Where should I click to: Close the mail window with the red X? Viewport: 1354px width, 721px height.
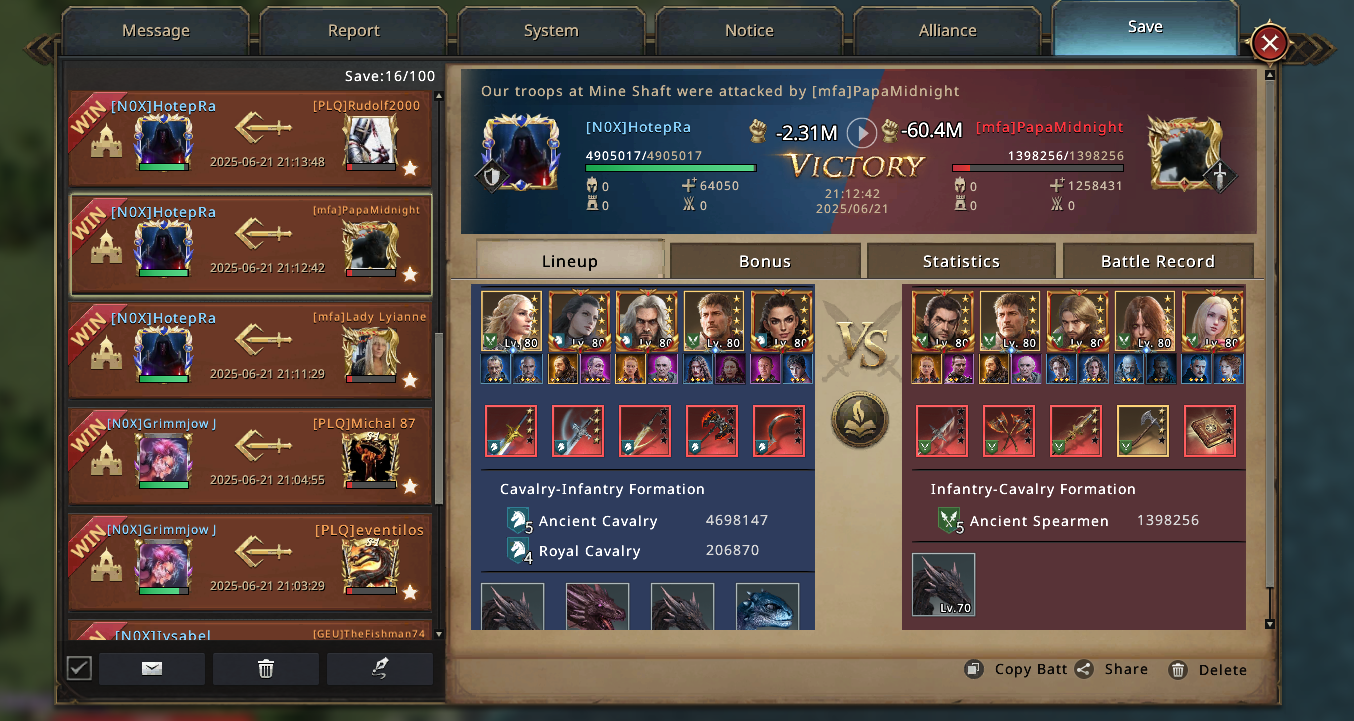coord(1269,43)
